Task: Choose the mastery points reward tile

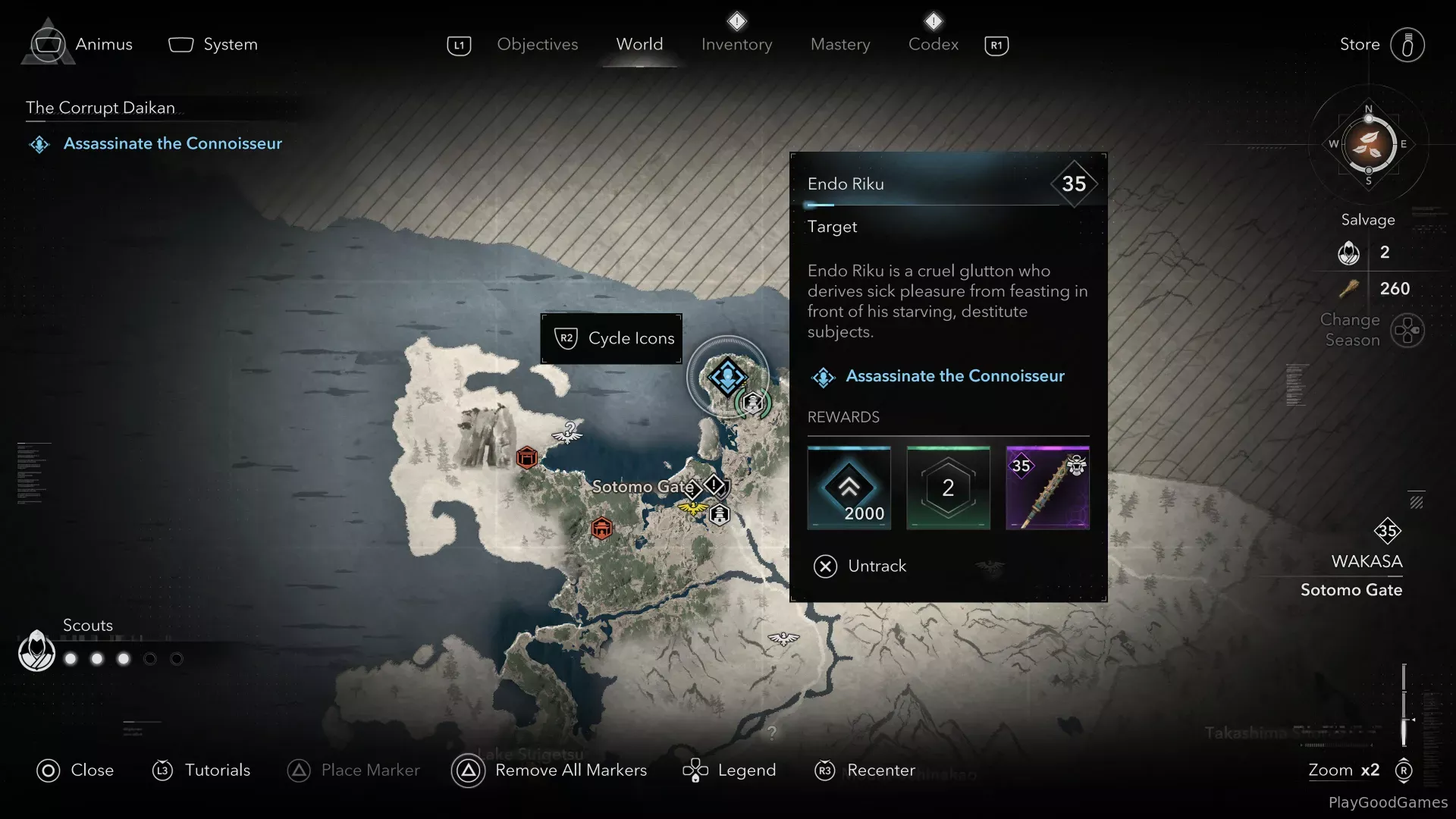Action: (x=948, y=488)
